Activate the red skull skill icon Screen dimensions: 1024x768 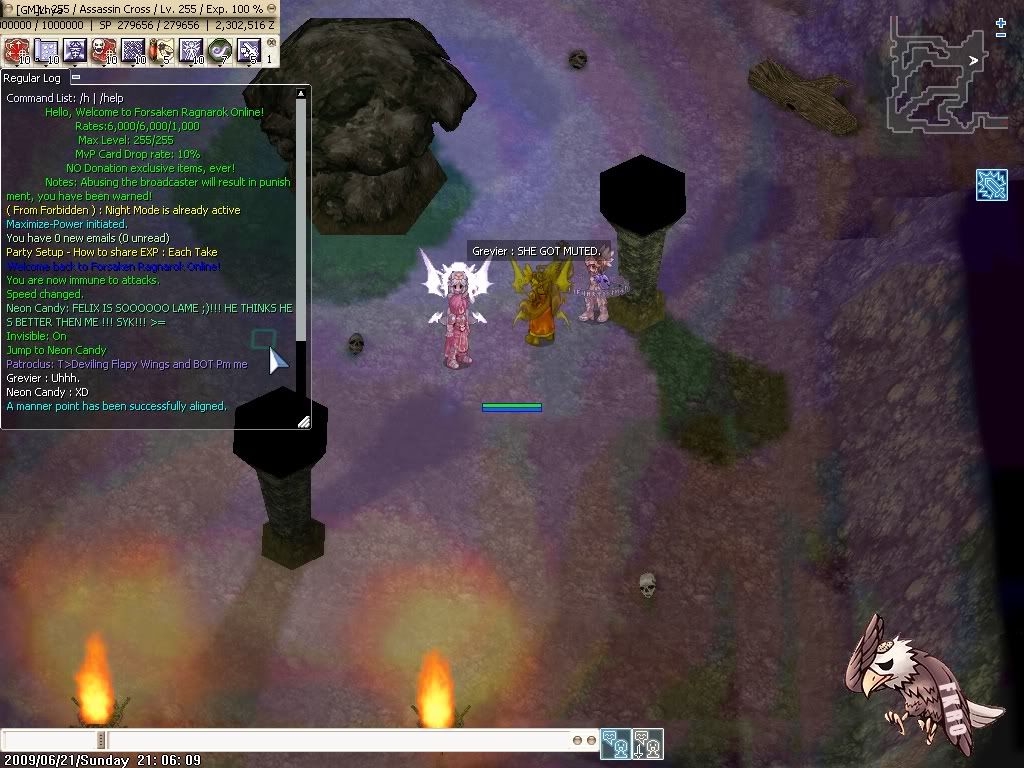tap(104, 51)
